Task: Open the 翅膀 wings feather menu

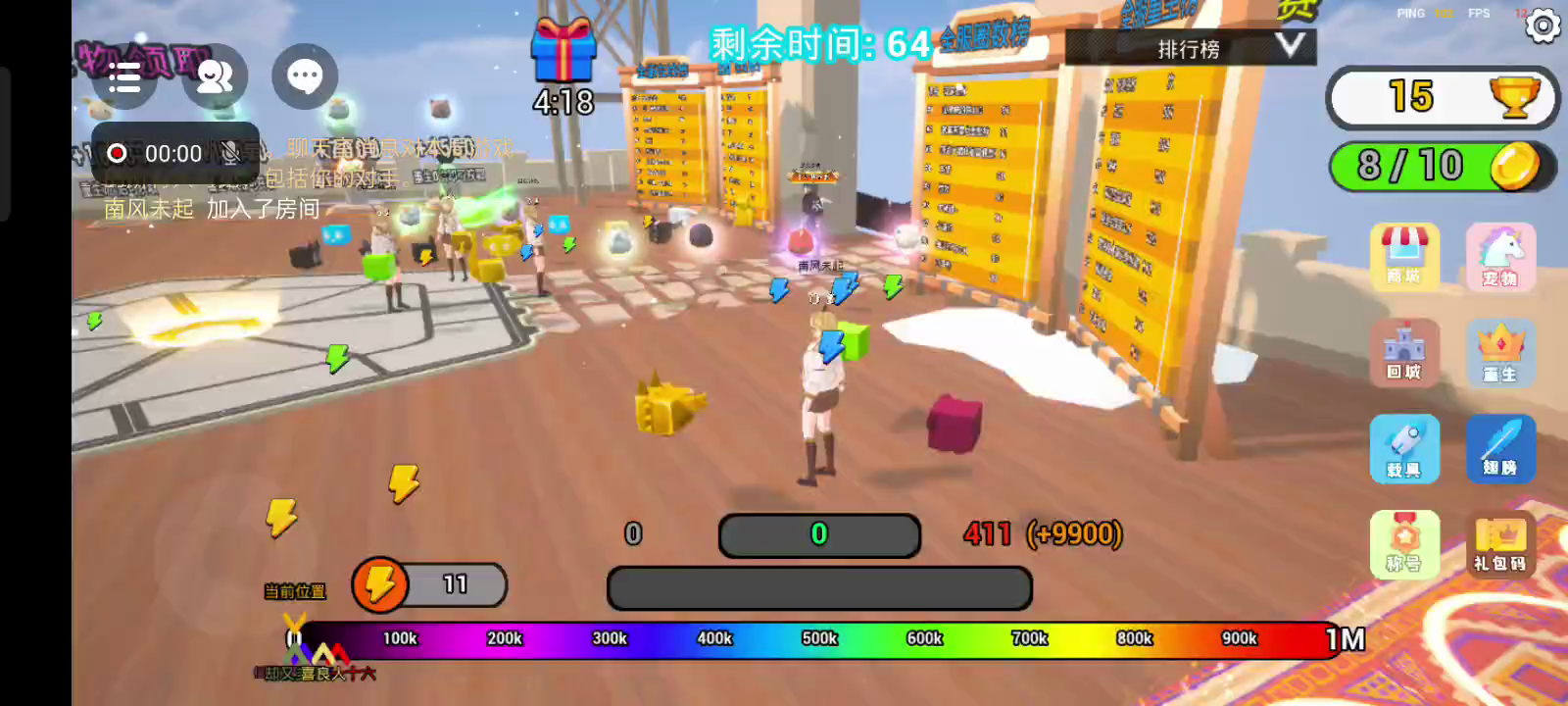Action: (1500, 448)
